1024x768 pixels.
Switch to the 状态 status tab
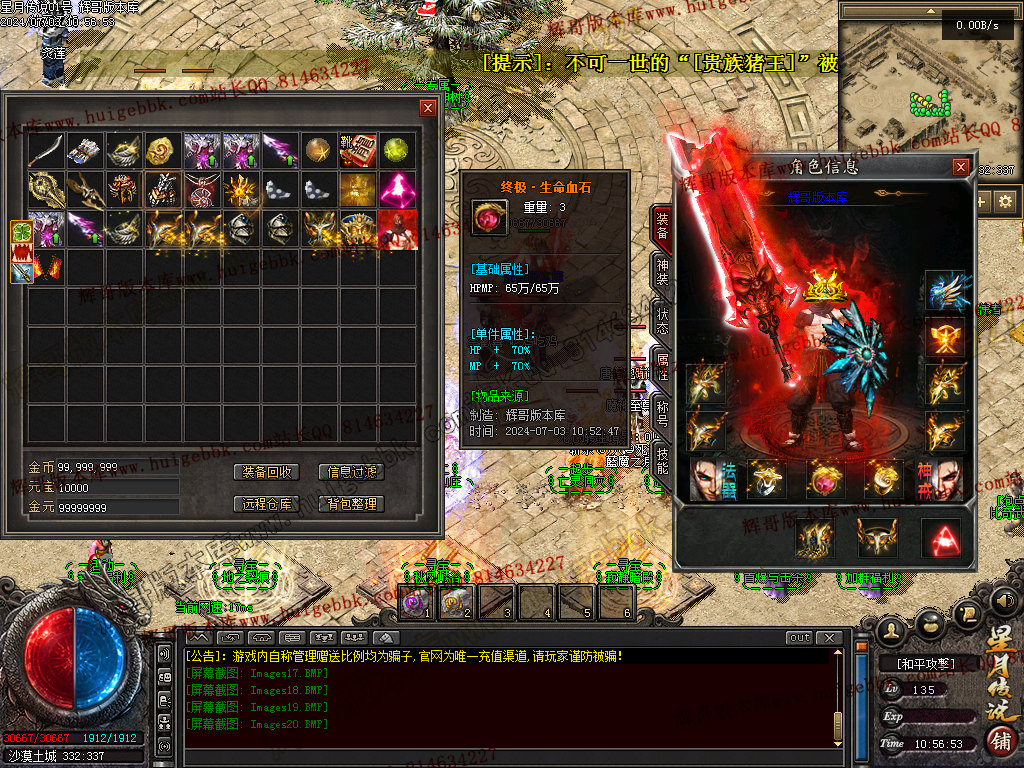662,319
